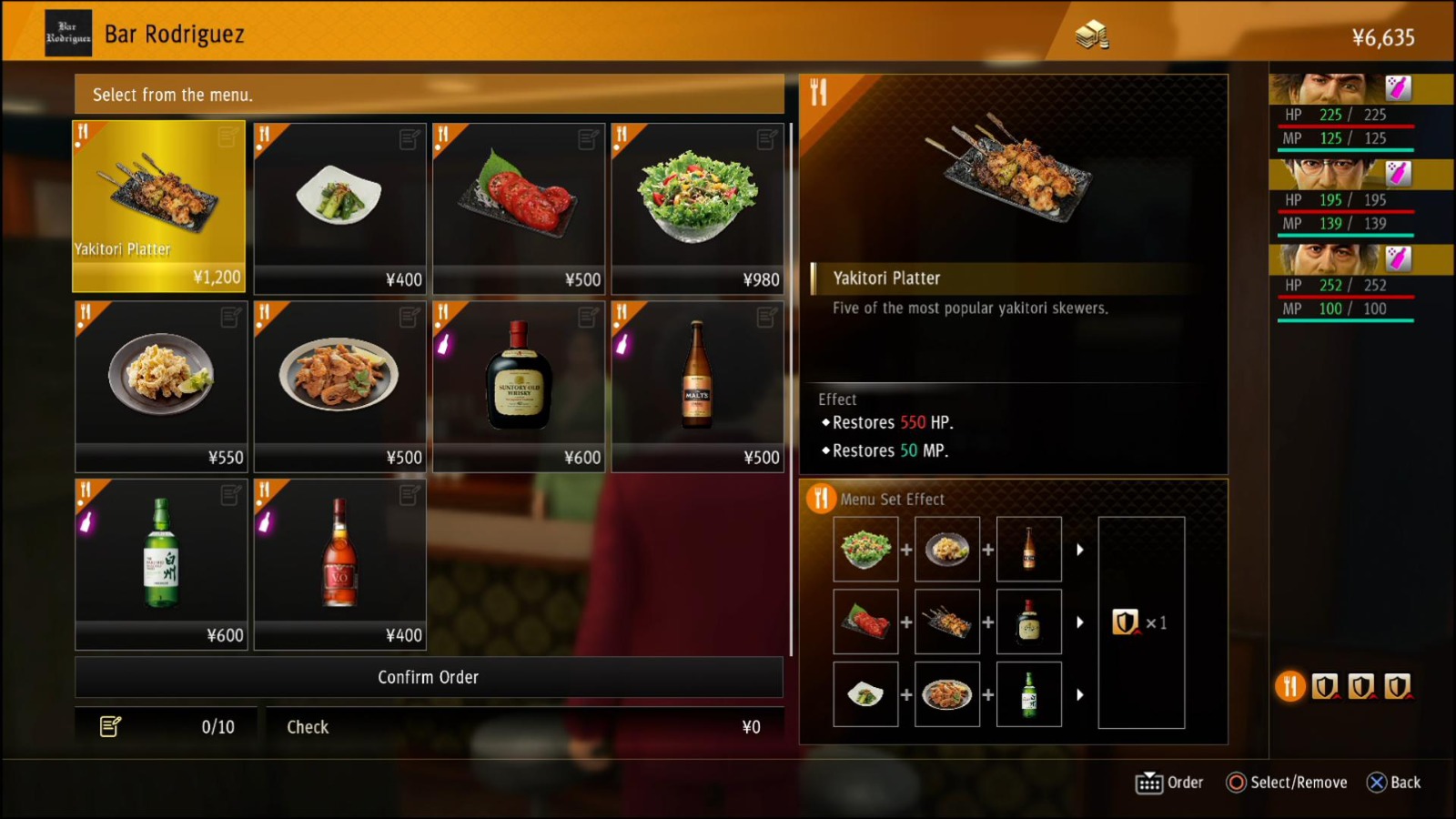Select the salad thumbnail in the first set recipe
The width and height of the screenshot is (1456, 819).
coord(865,548)
